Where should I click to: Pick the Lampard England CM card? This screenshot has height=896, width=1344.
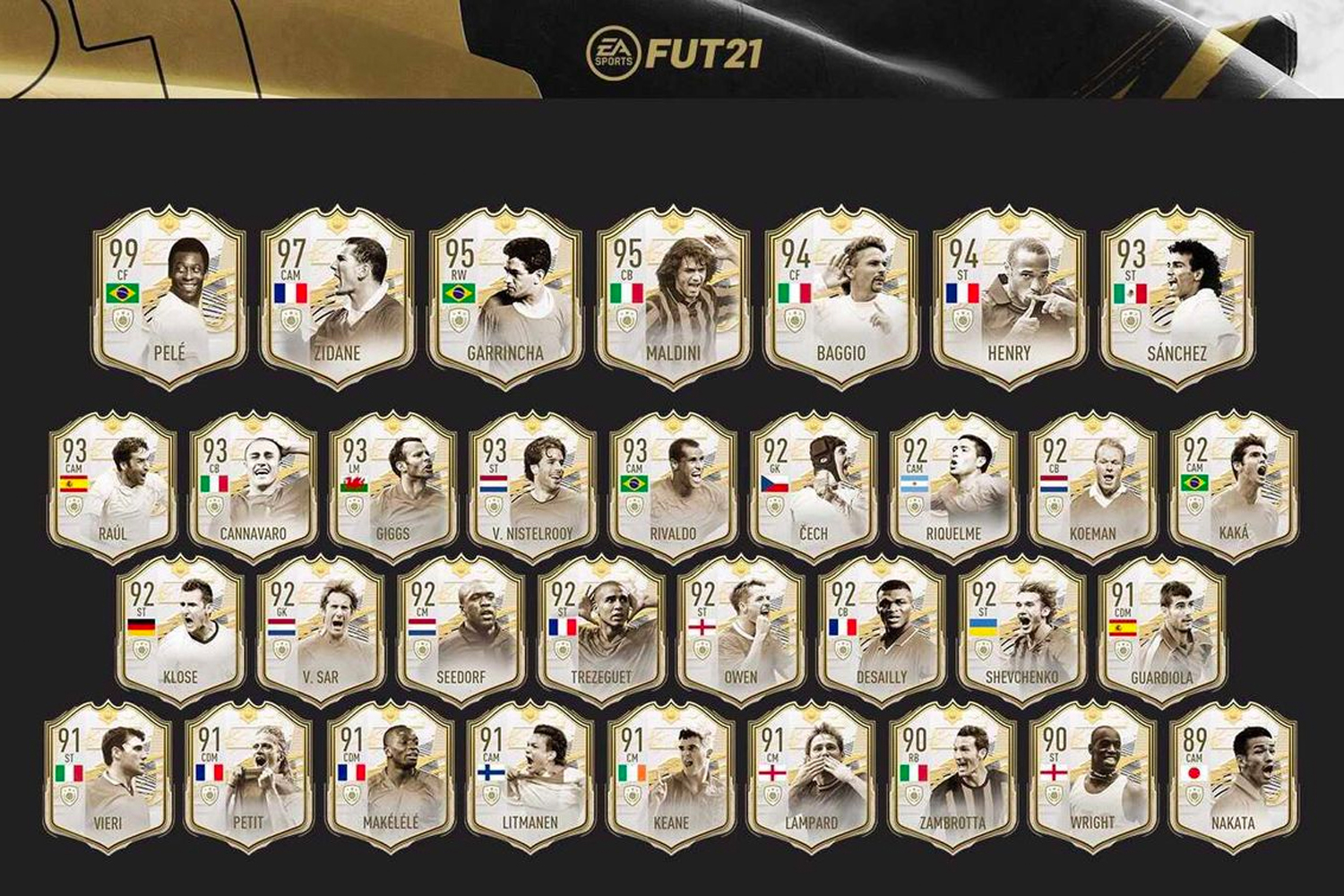(811, 777)
